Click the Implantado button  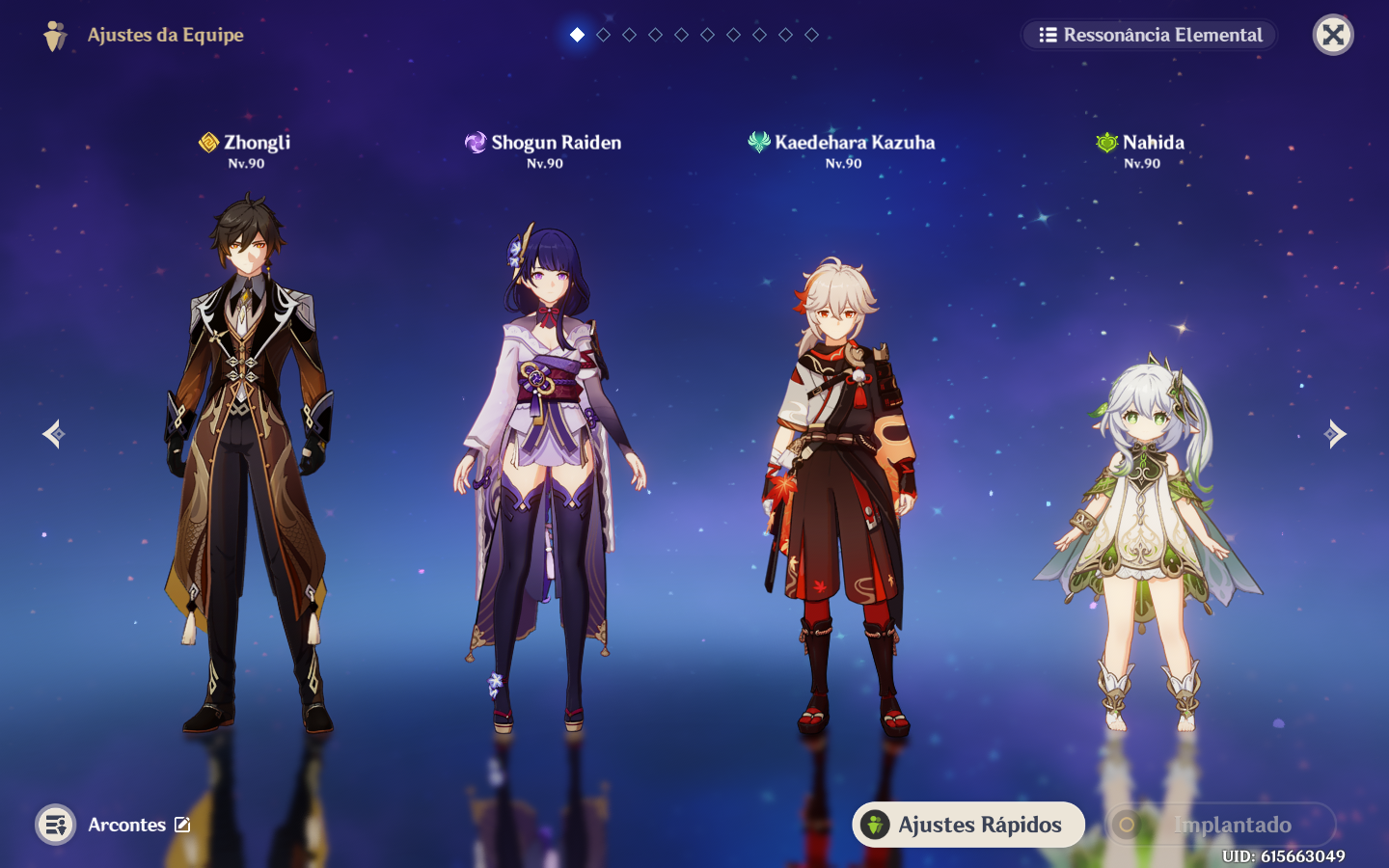coord(1219,825)
